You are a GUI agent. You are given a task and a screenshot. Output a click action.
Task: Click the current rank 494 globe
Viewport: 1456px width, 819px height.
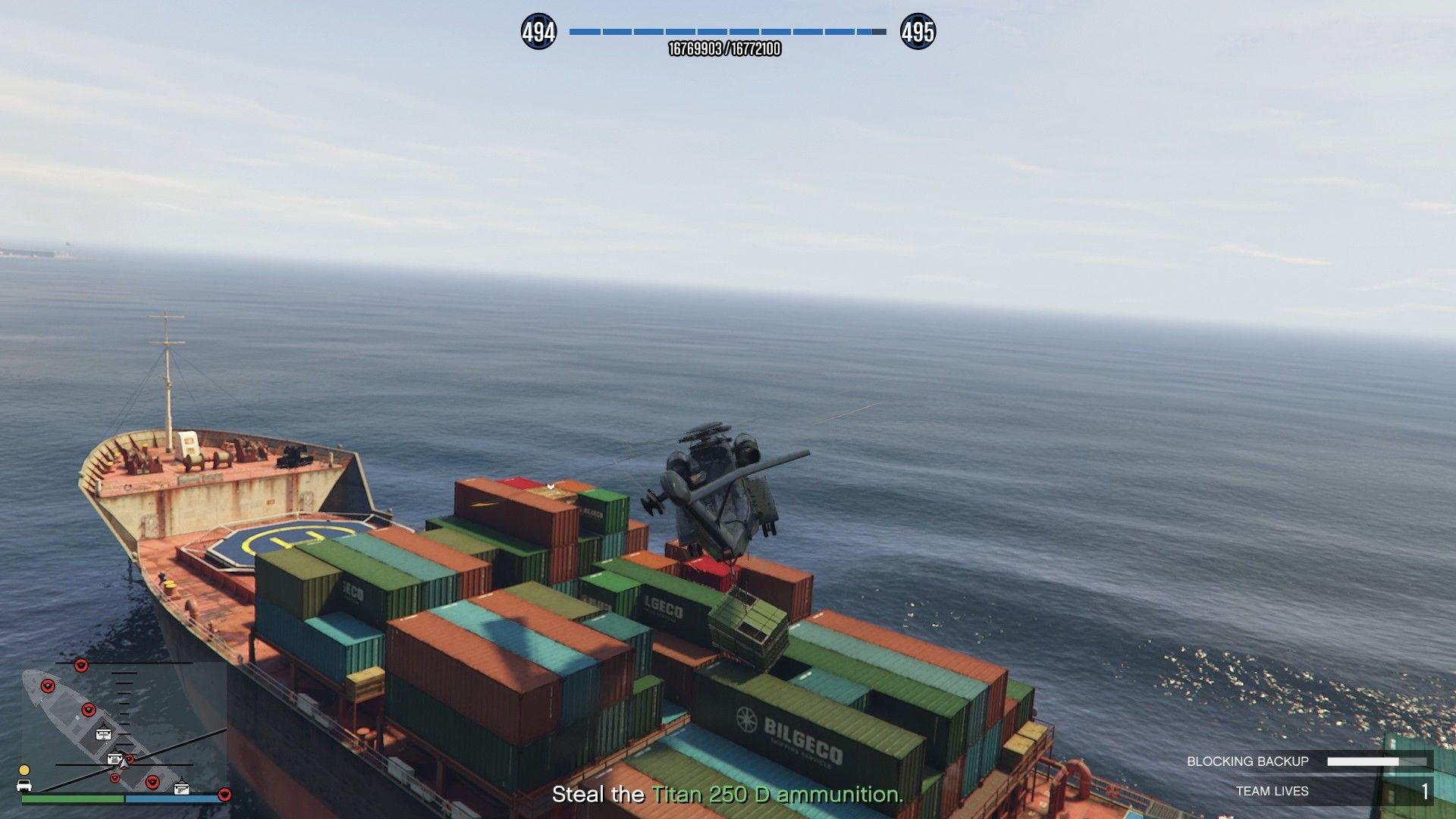coord(538,32)
